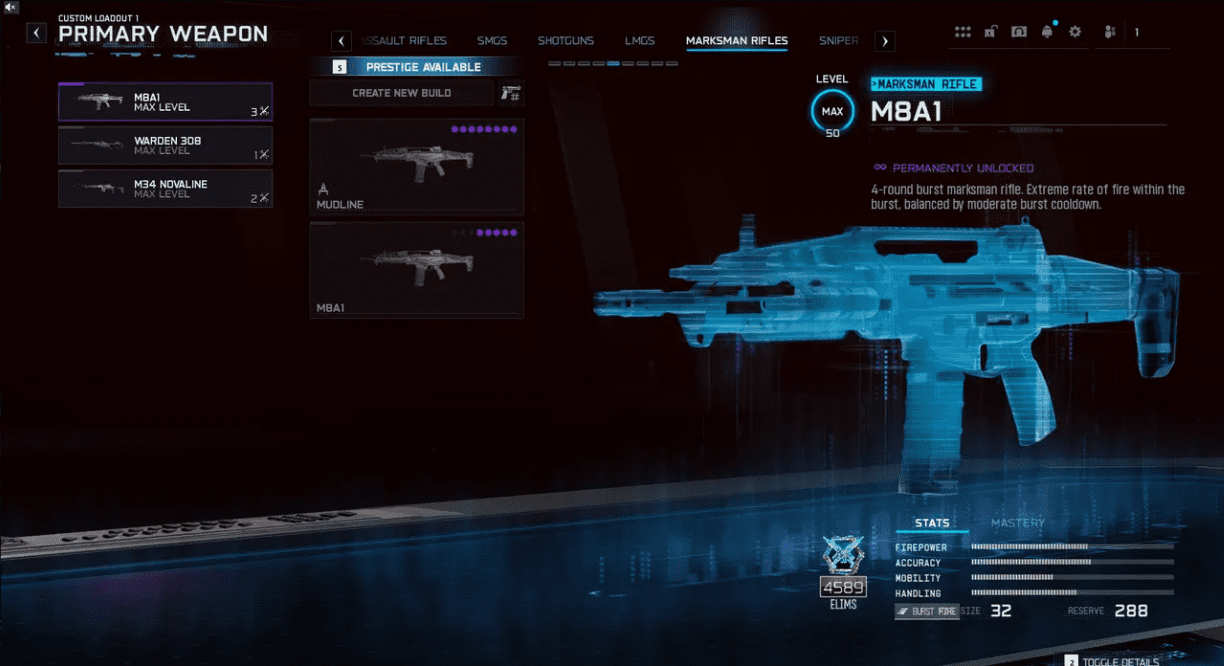Click the right arrow of weapon categories
Image resolution: width=1224 pixels, height=666 pixels.
click(x=885, y=41)
